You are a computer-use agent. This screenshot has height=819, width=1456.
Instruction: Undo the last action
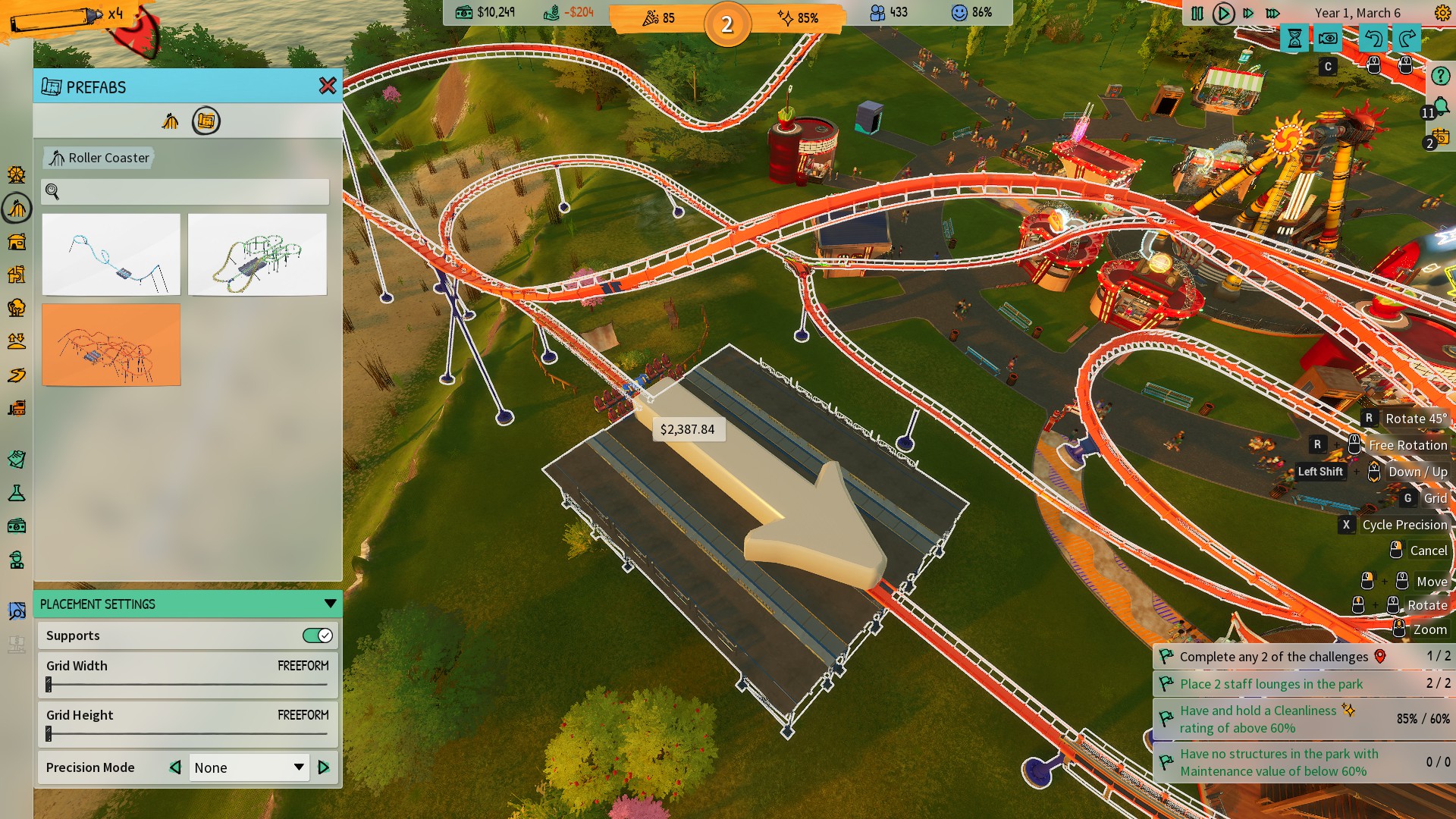(1373, 39)
